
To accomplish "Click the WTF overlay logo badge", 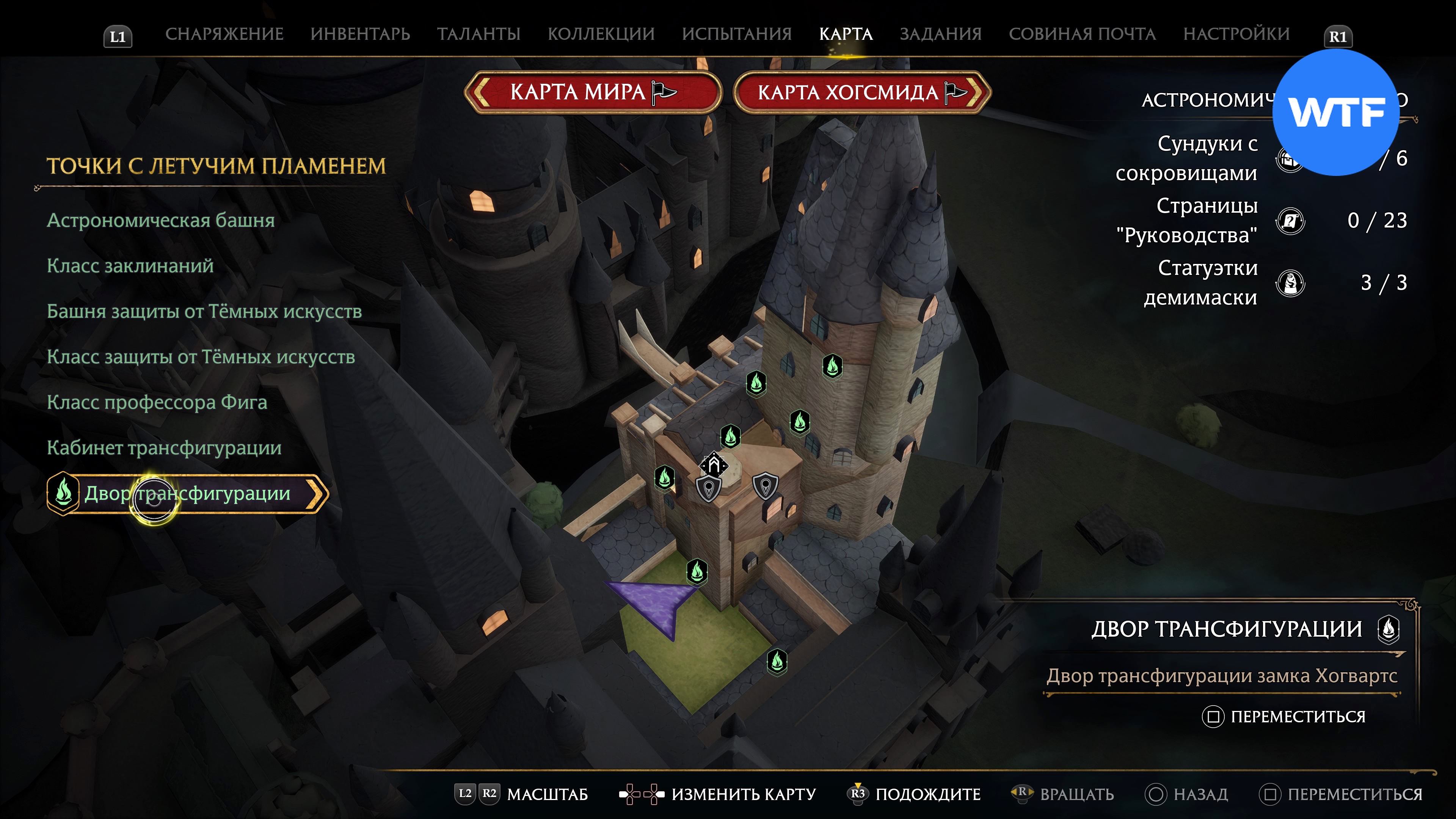I will (x=1335, y=113).
